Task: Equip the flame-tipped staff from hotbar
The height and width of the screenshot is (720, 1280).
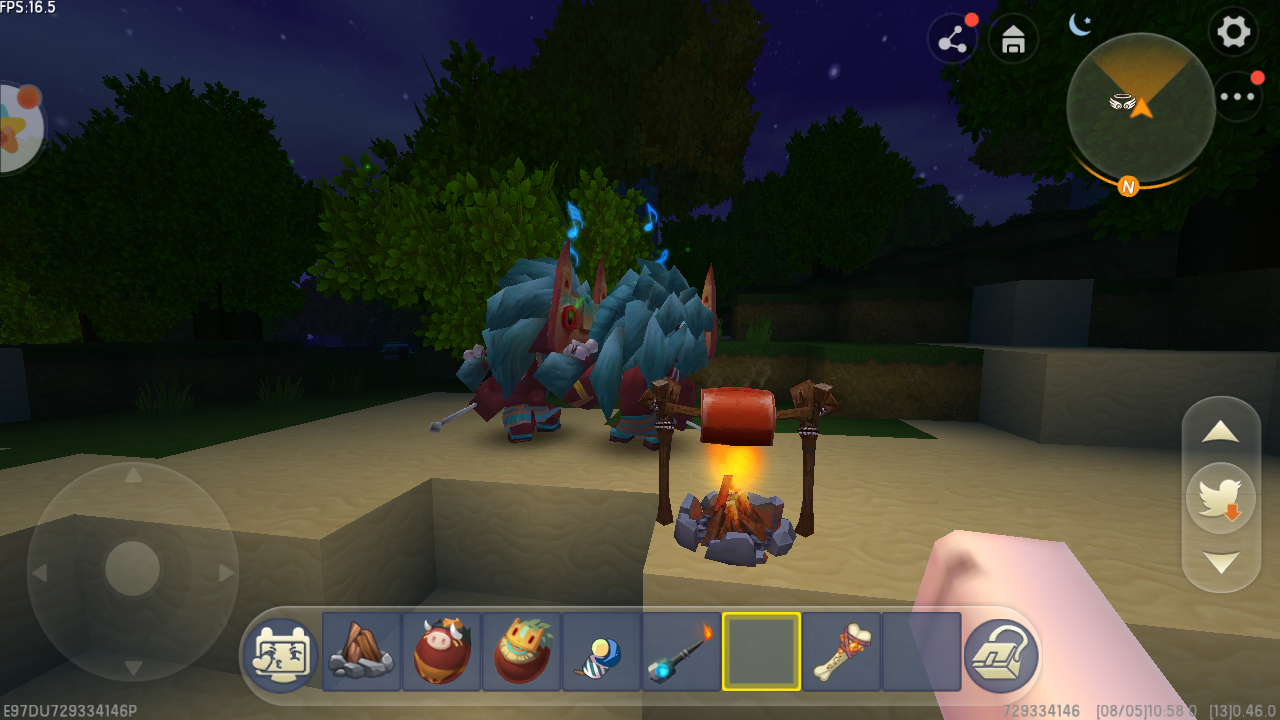Action: [x=681, y=652]
